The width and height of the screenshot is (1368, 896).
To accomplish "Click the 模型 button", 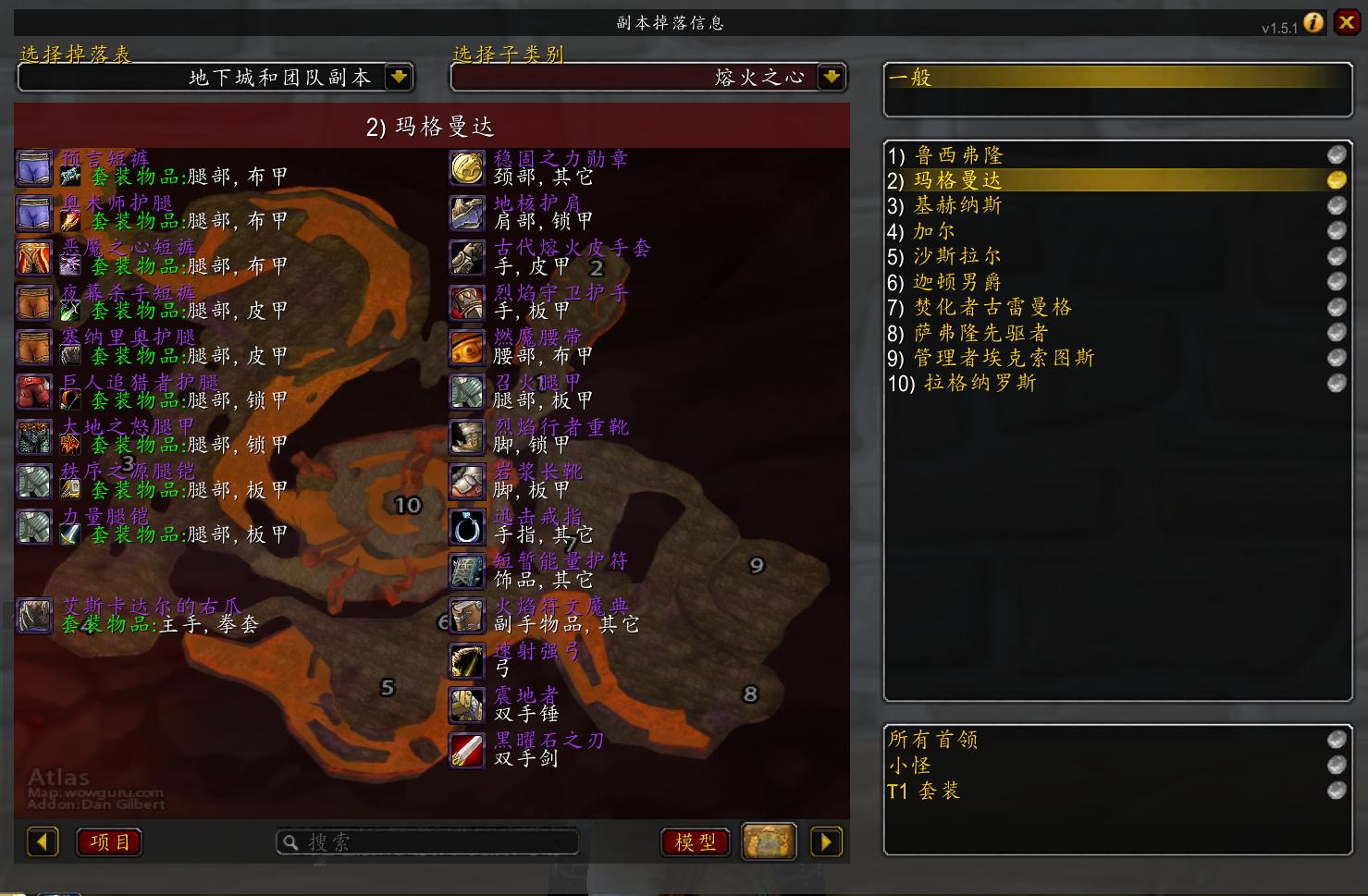I will coord(695,841).
